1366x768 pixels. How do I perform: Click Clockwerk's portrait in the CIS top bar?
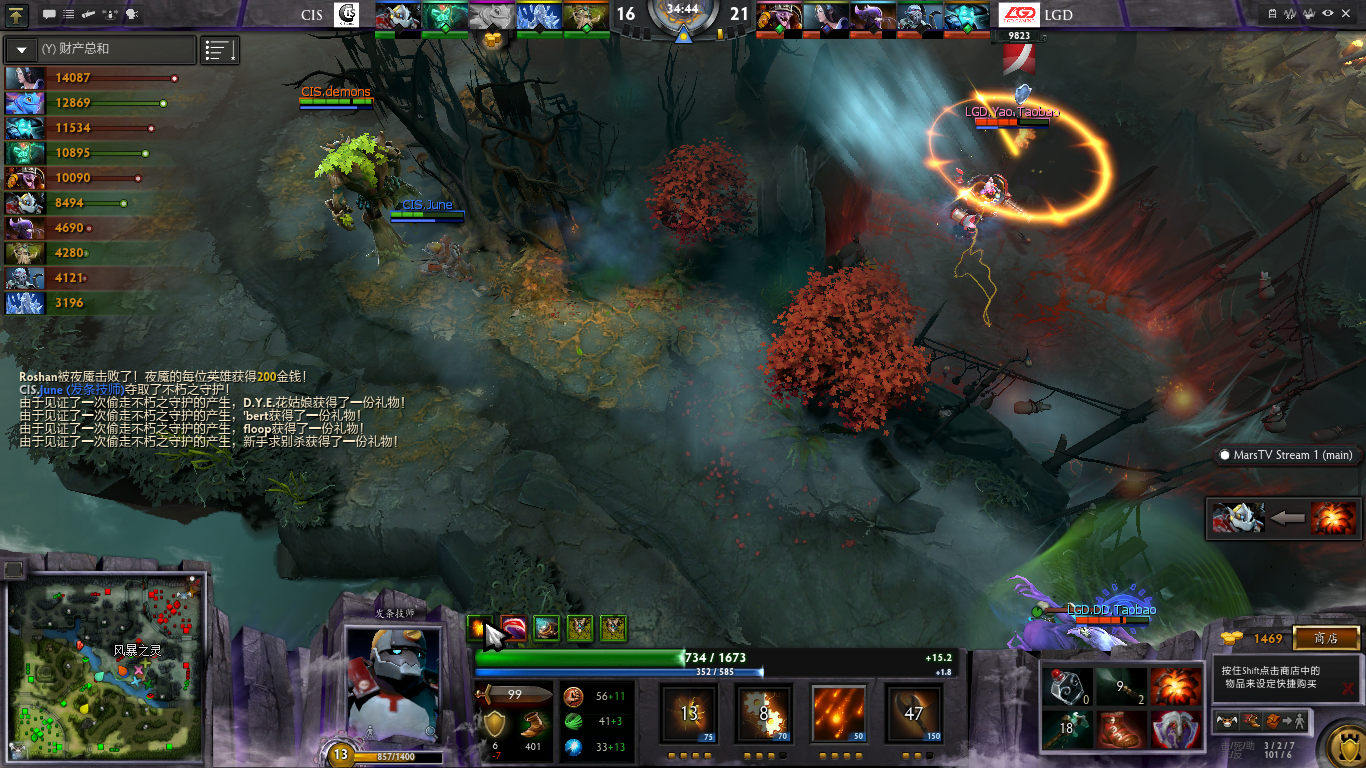point(396,17)
